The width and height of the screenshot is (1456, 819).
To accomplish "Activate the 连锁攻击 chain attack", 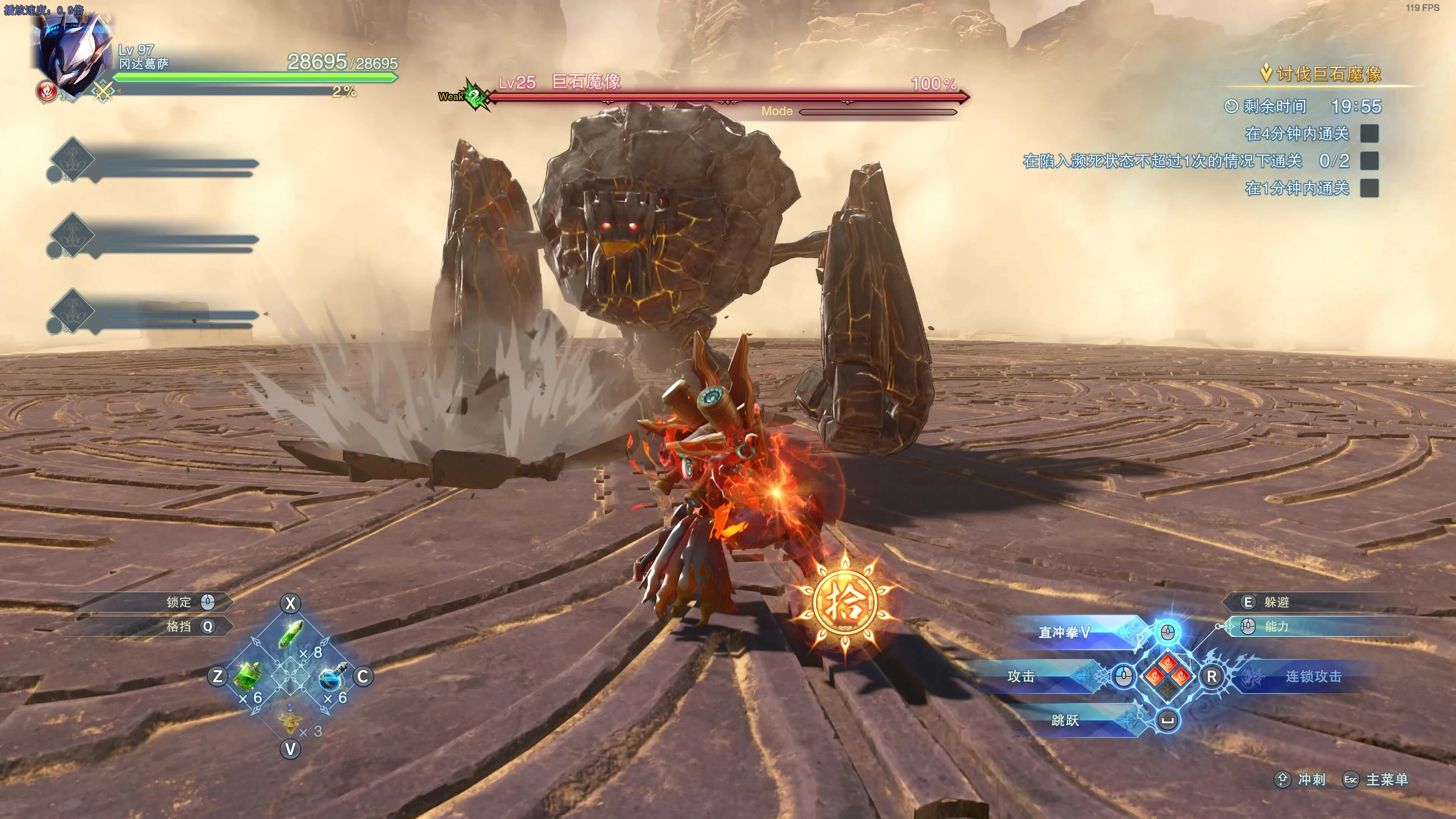I will pyautogui.click(x=1312, y=676).
